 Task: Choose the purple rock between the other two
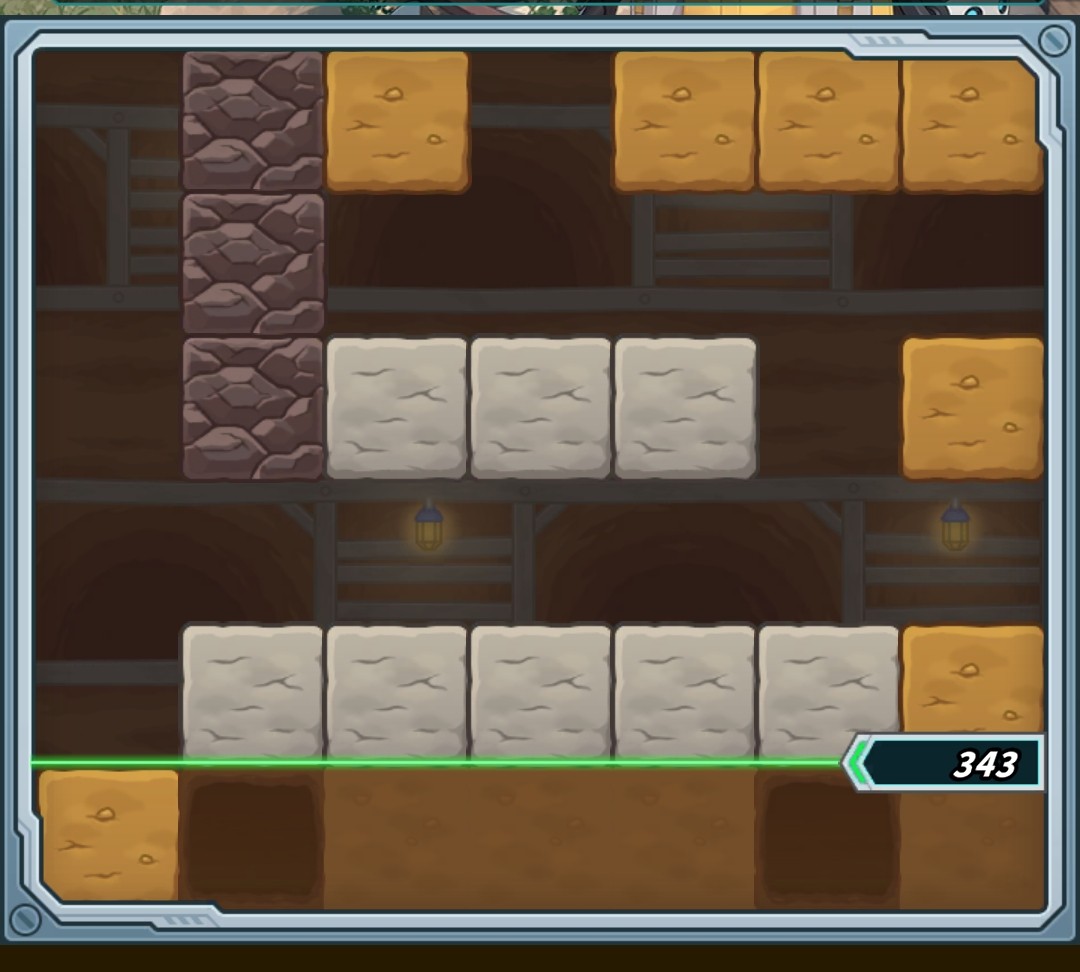click(x=253, y=264)
